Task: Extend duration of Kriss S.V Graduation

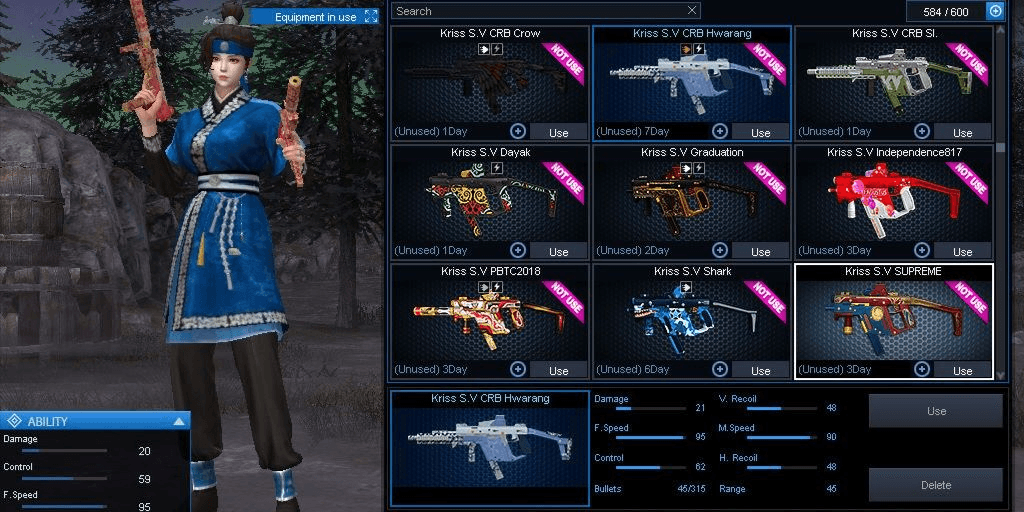Action: (x=720, y=250)
